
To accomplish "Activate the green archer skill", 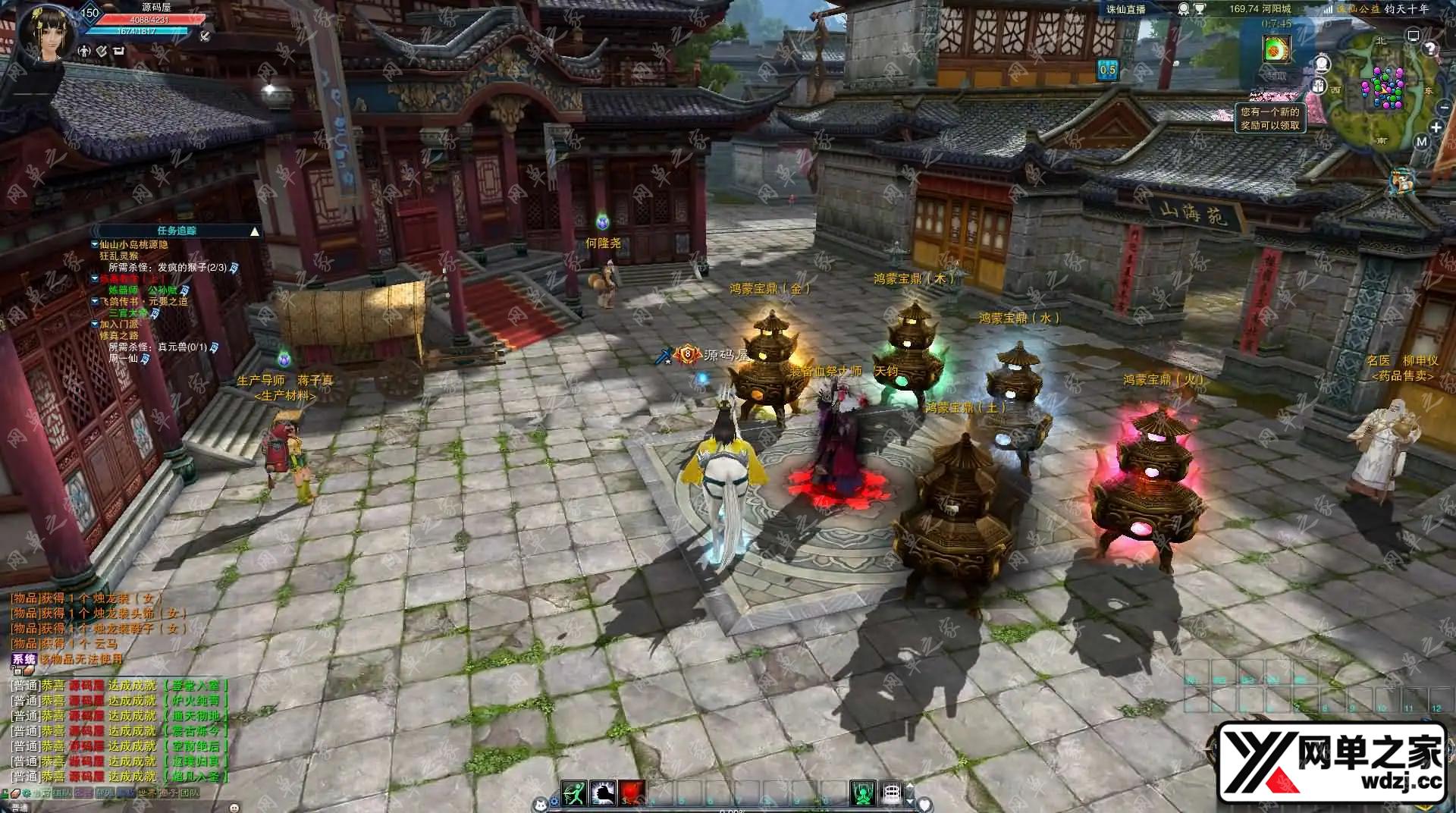I will [x=574, y=793].
